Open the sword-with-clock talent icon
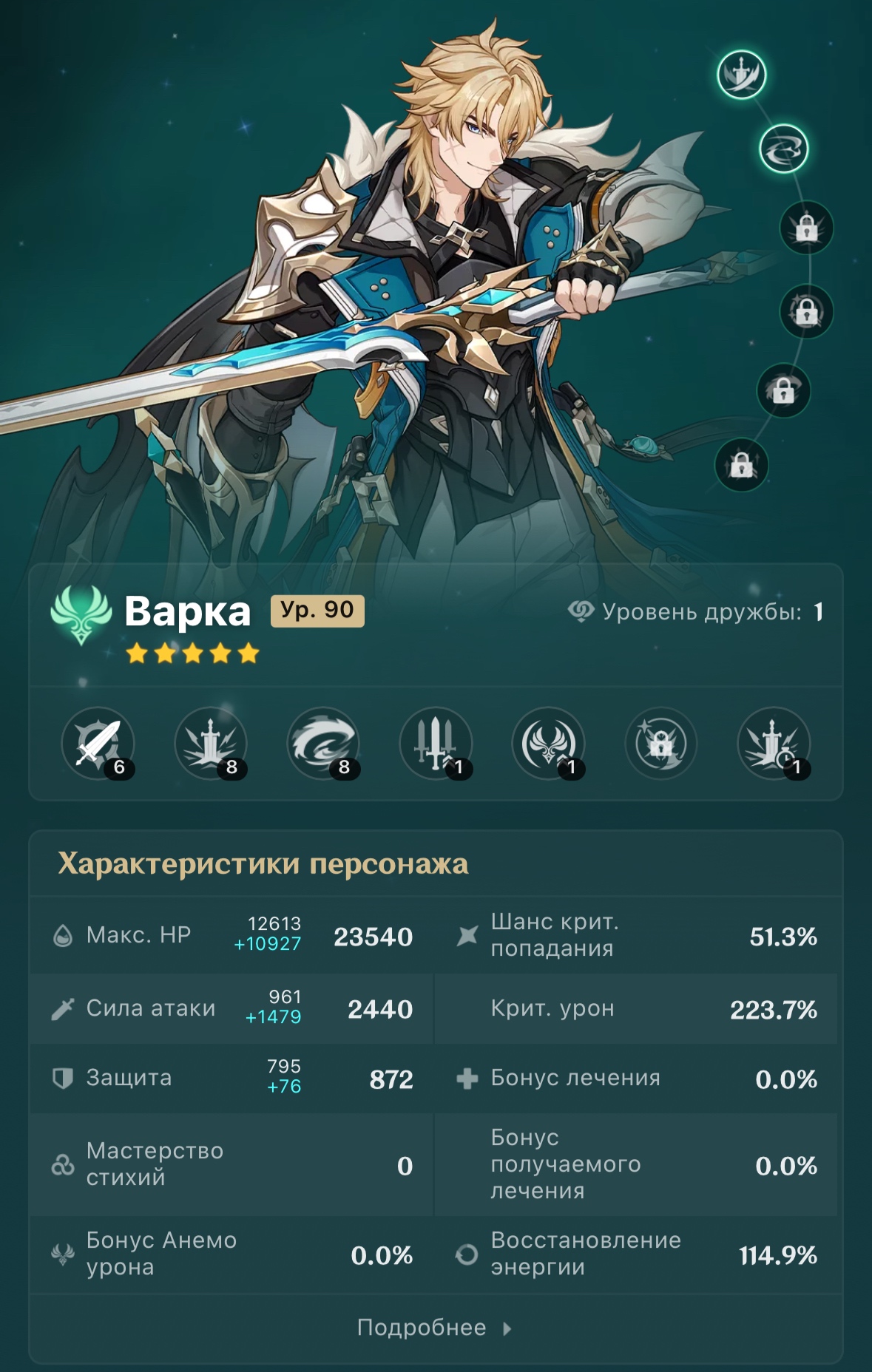The height and width of the screenshot is (1372, 872). click(x=774, y=744)
